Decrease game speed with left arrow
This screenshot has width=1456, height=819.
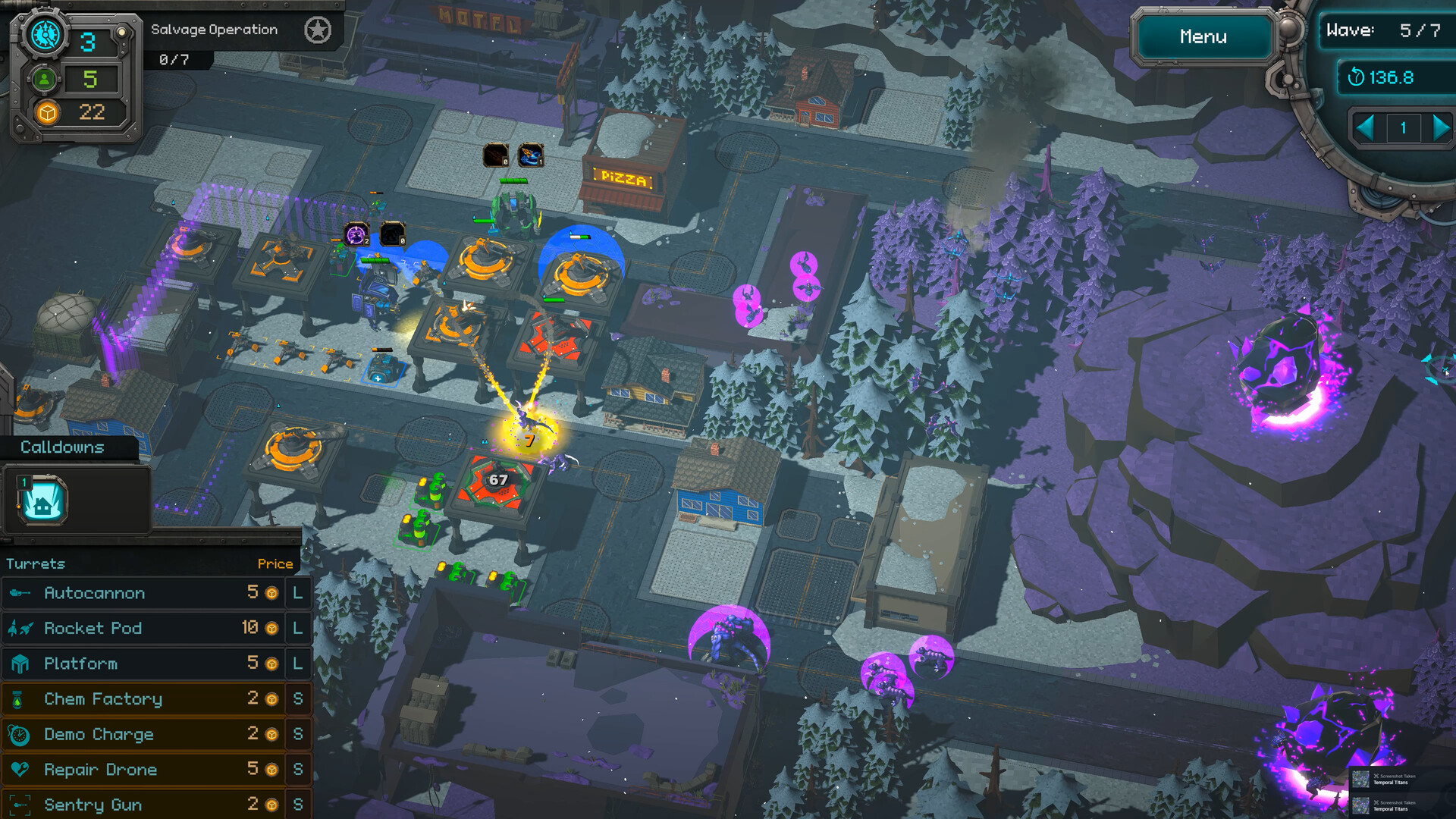[x=1364, y=127]
